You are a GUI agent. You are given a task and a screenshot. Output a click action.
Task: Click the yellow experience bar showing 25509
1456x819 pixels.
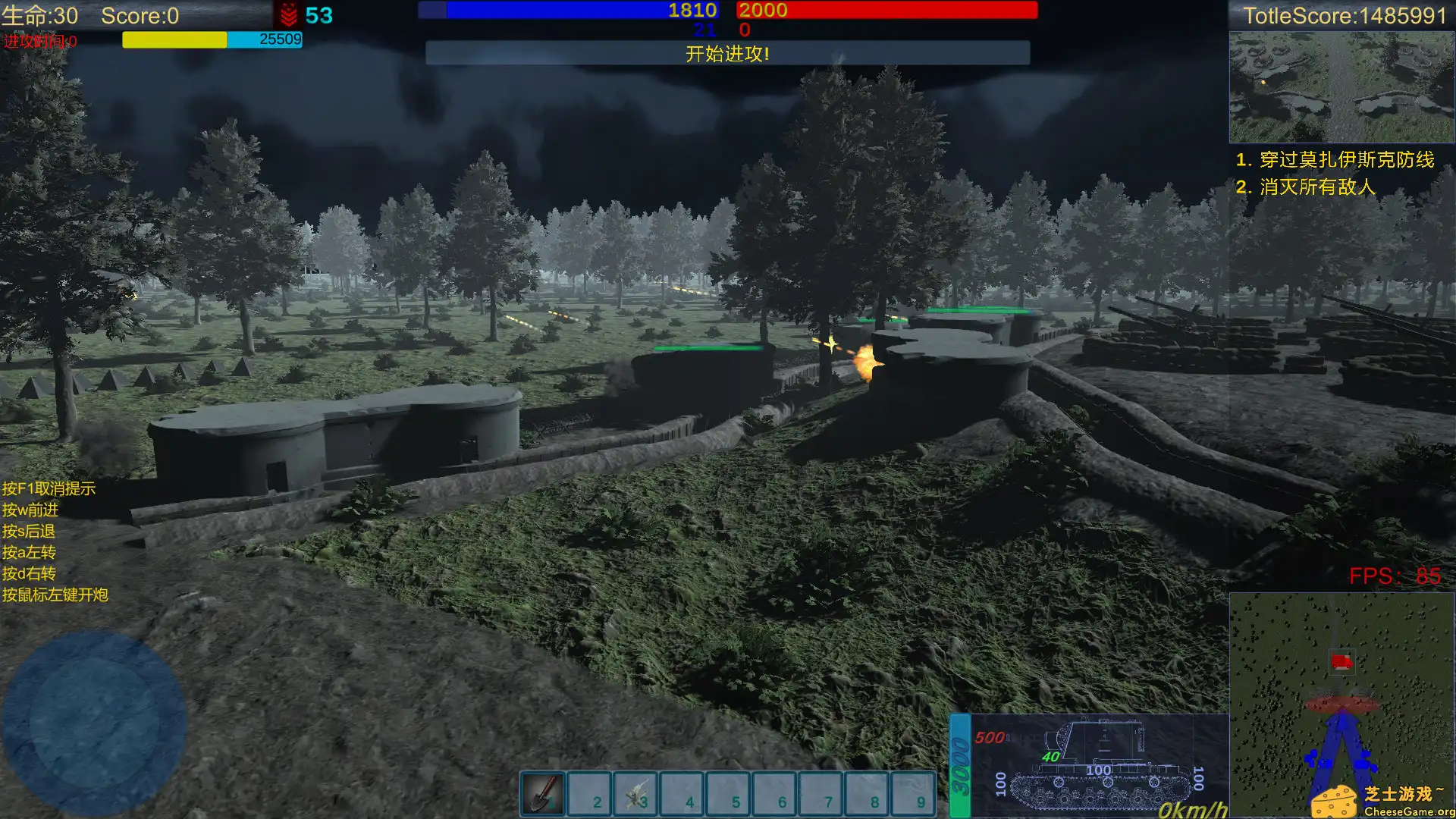pyautogui.click(x=173, y=39)
